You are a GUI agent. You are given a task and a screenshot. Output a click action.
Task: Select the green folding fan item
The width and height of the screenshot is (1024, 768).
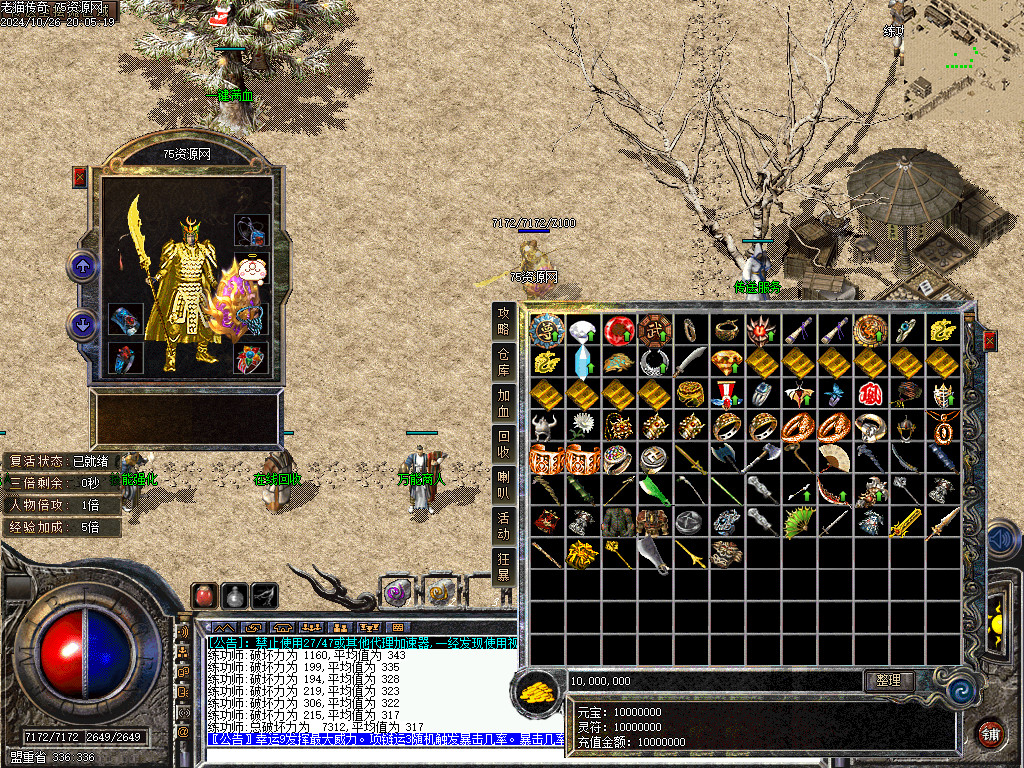799,523
